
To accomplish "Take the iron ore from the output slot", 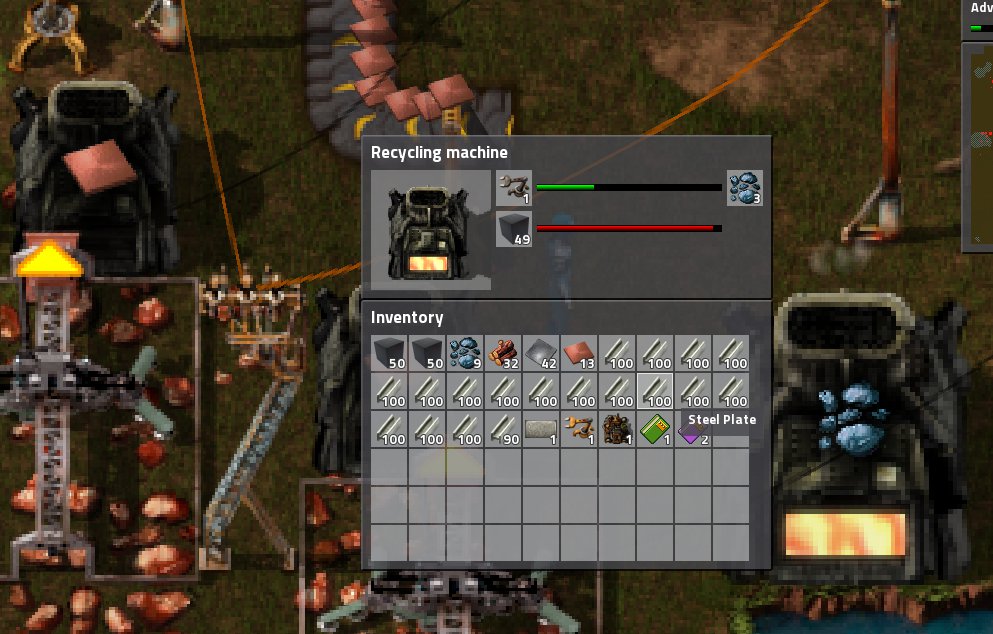I will (744, 187).
